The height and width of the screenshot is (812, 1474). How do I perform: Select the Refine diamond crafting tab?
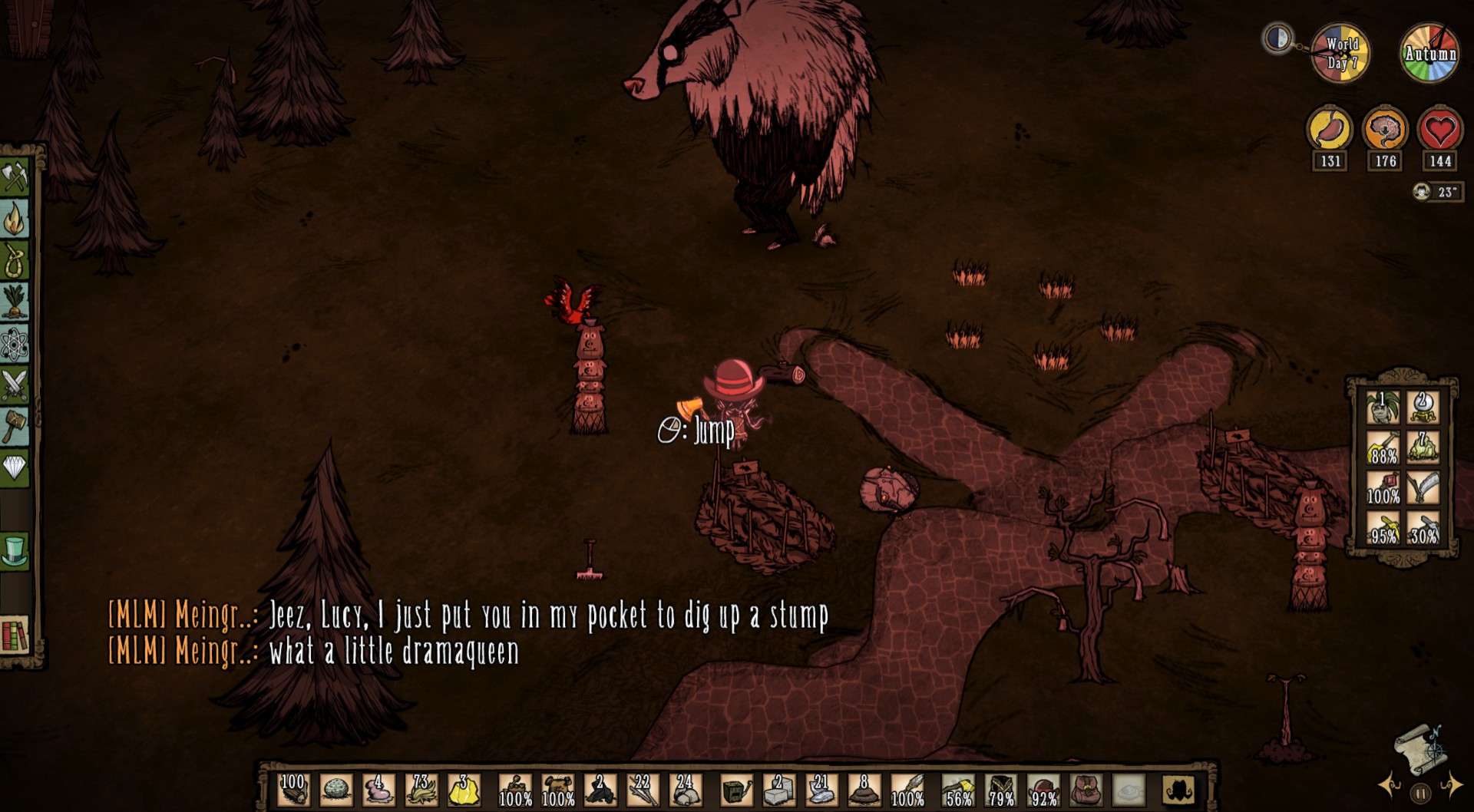coord(15,466)
